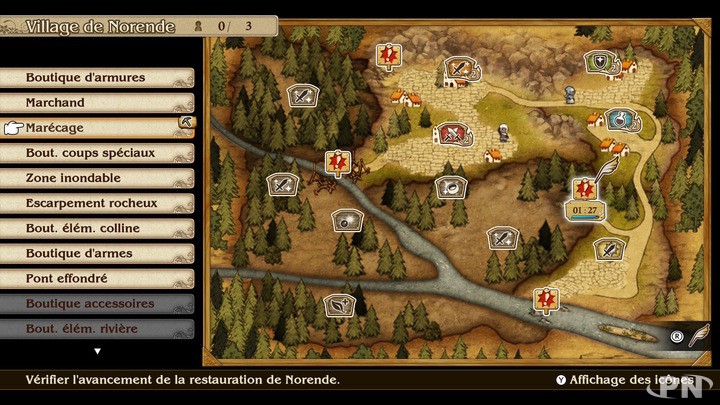This screenshot has height=405, width=720.
Task: Click the down arrow below the list
Action: pos(97,351)
